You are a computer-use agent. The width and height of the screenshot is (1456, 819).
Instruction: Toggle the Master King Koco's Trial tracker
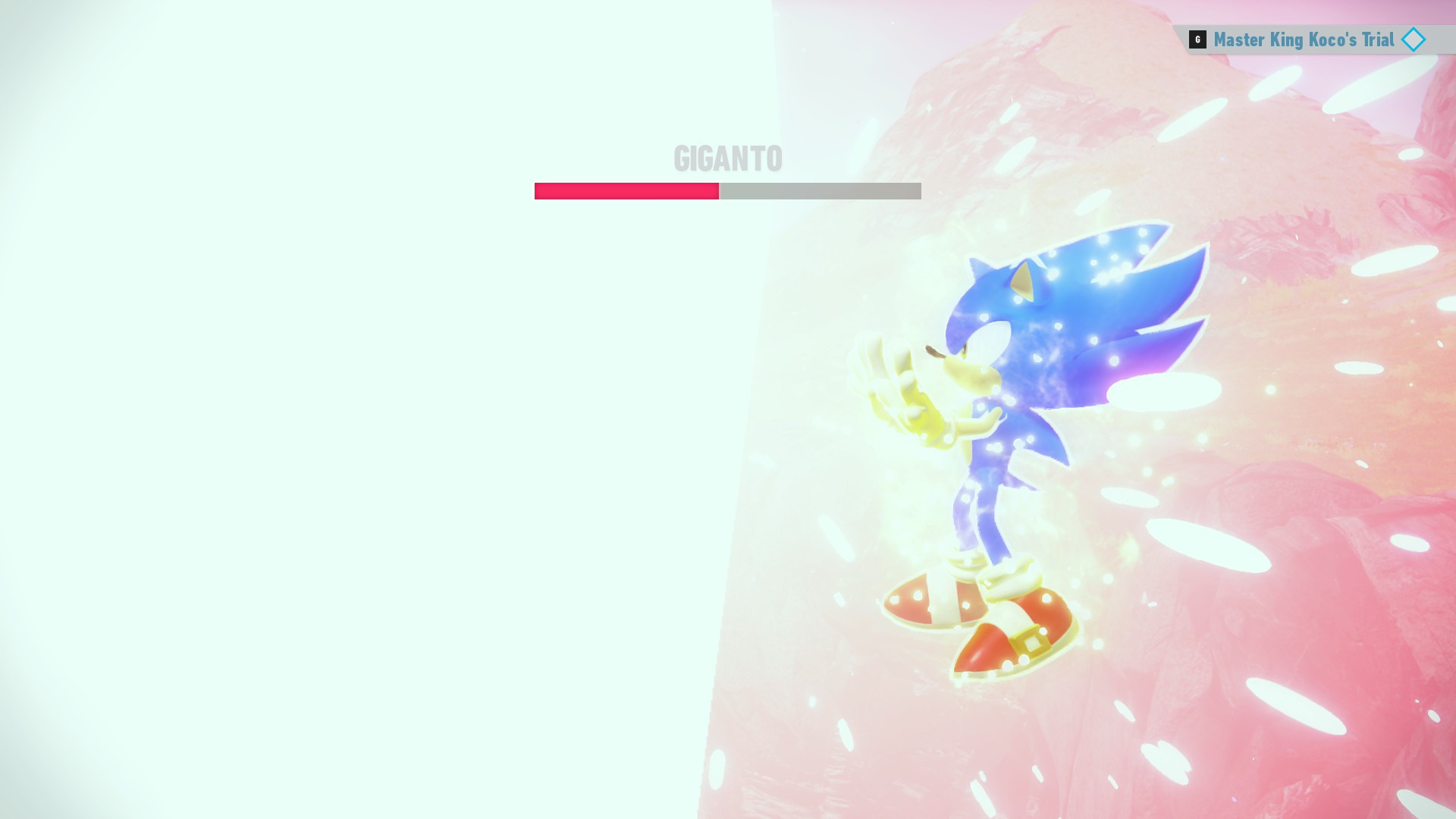click(1304, 39)
